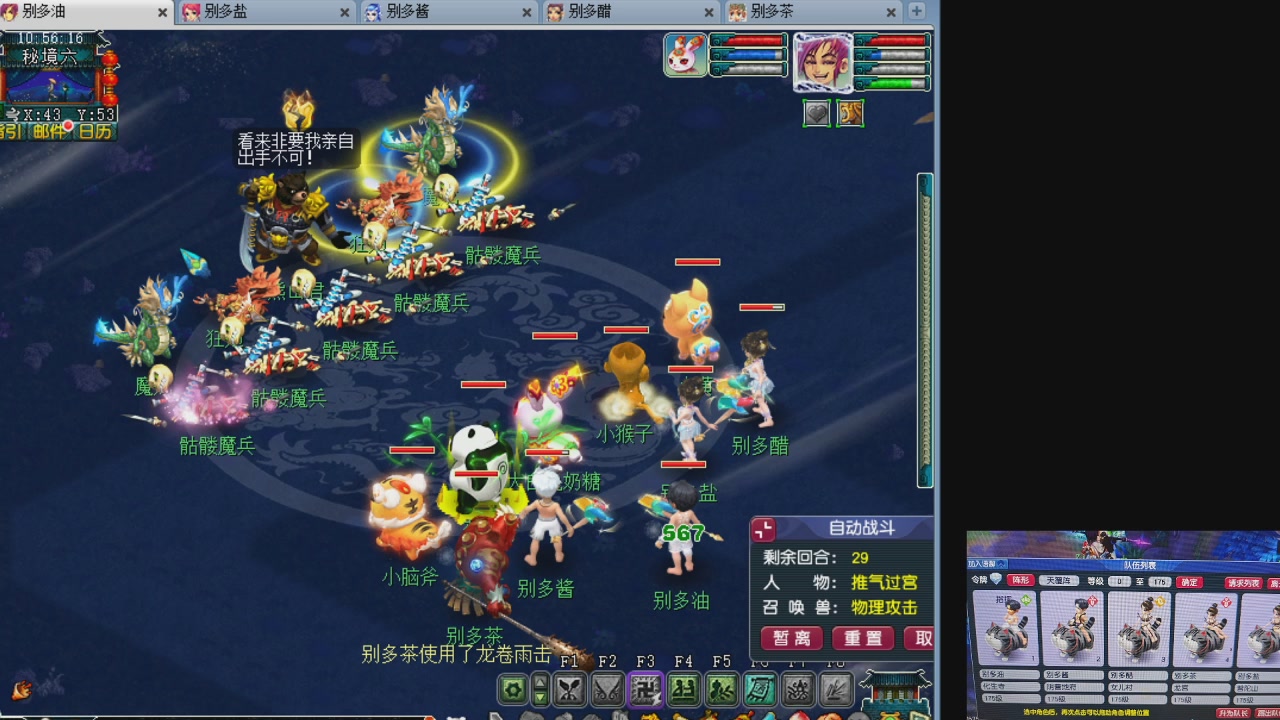Select the F2 wing-shaped skill icon
1280x720 pixels.
[x=607, y=690]
